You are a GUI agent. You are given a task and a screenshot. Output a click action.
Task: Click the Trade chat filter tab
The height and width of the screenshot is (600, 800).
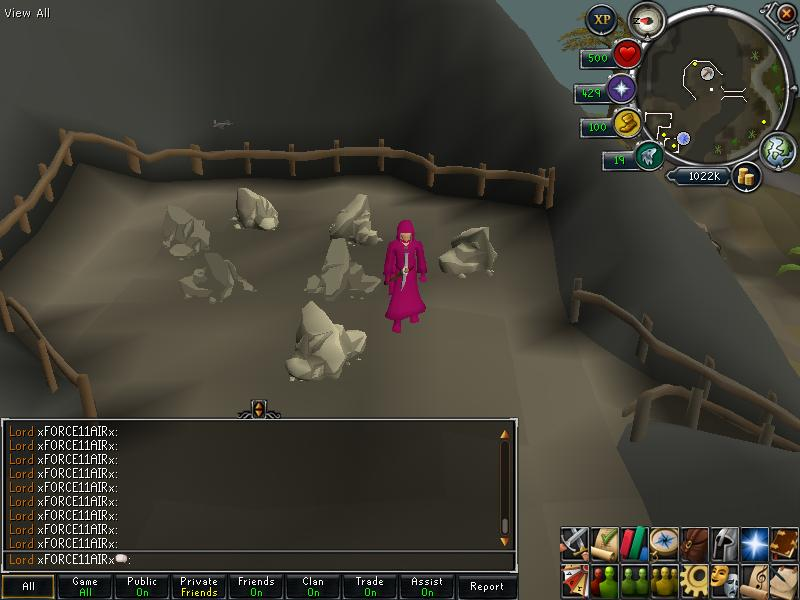point(370,587)
